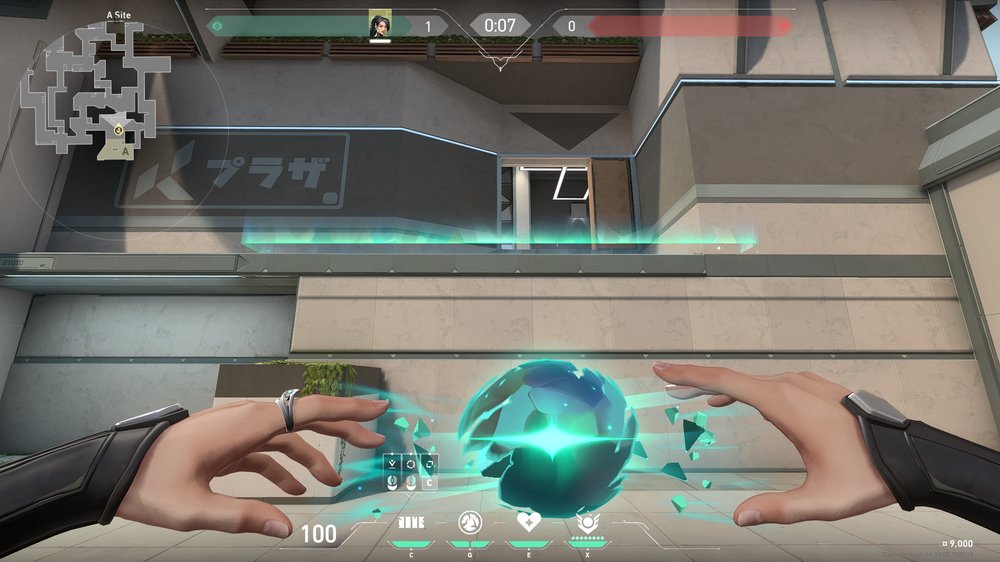
Task: Activate the Barrier Orb wall ability
Action: pyautogui.click(x=411, y=522)
